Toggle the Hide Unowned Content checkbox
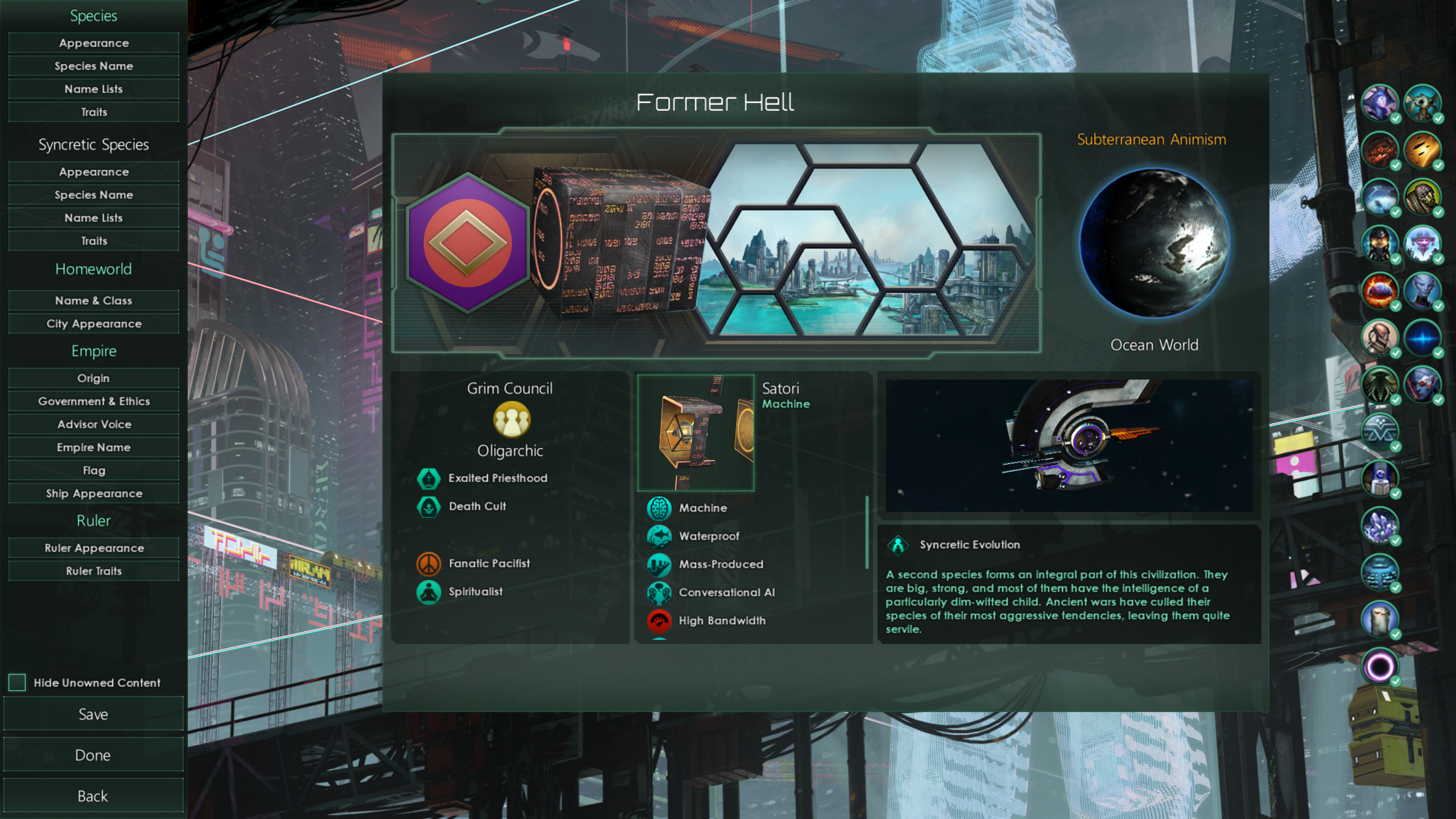This screenshot has width=1456, height=819. point(18,682)
